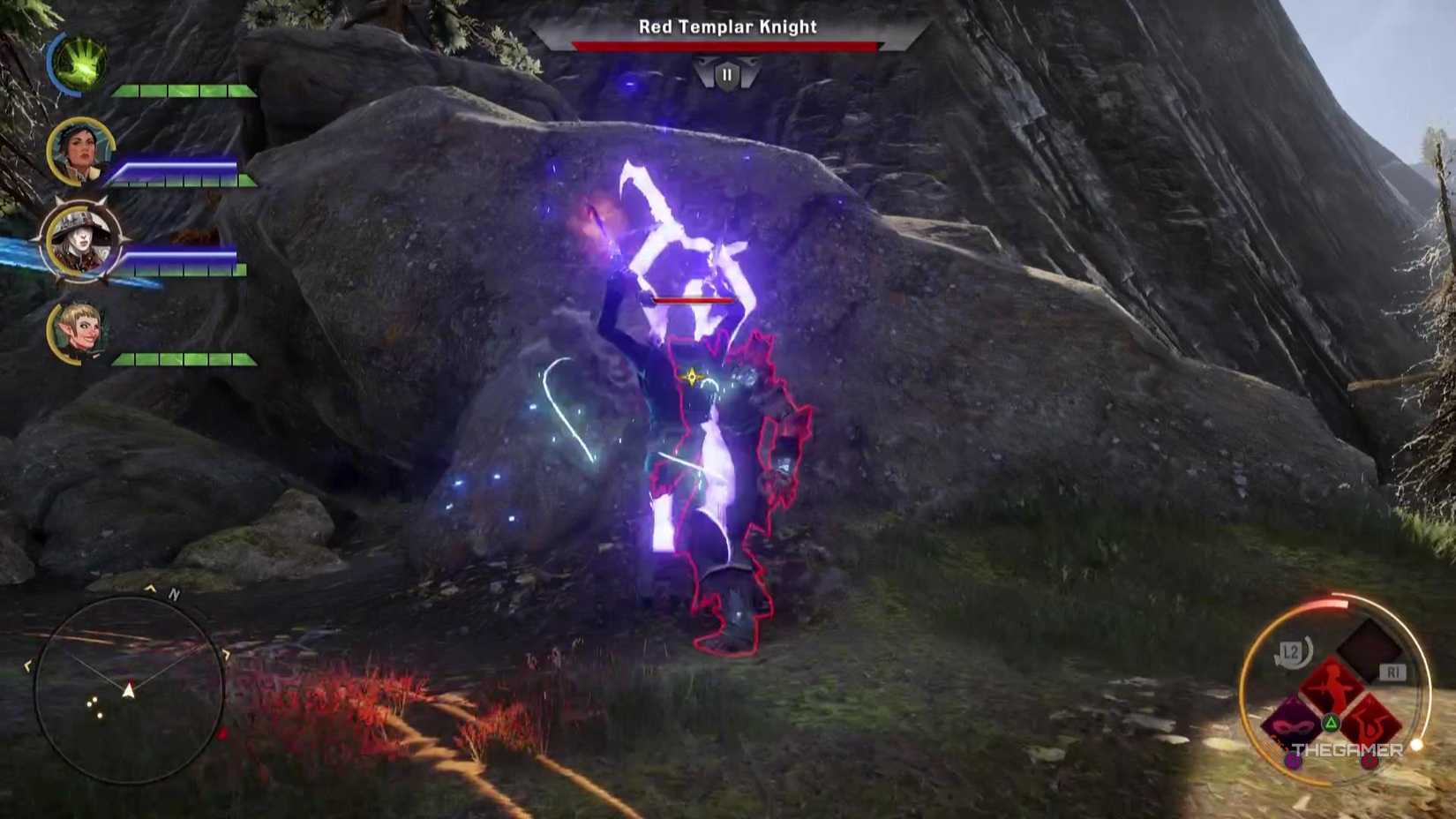The height and width of the screenshot is (819, 1456).
Task: Click the Red Templar Knight nameplate
Action: (727, 27)
